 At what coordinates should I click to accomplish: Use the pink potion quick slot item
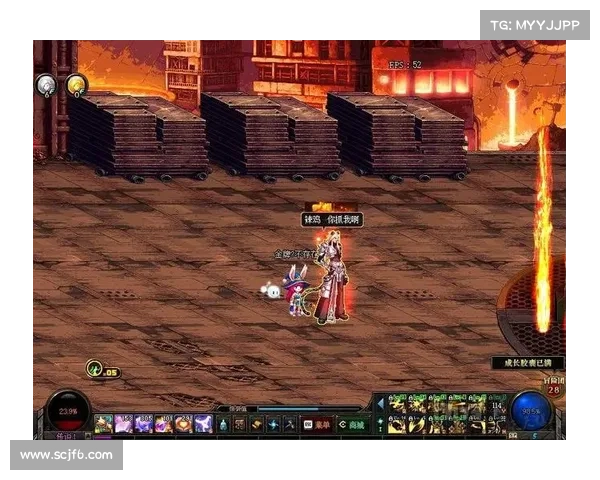[124, 424]
